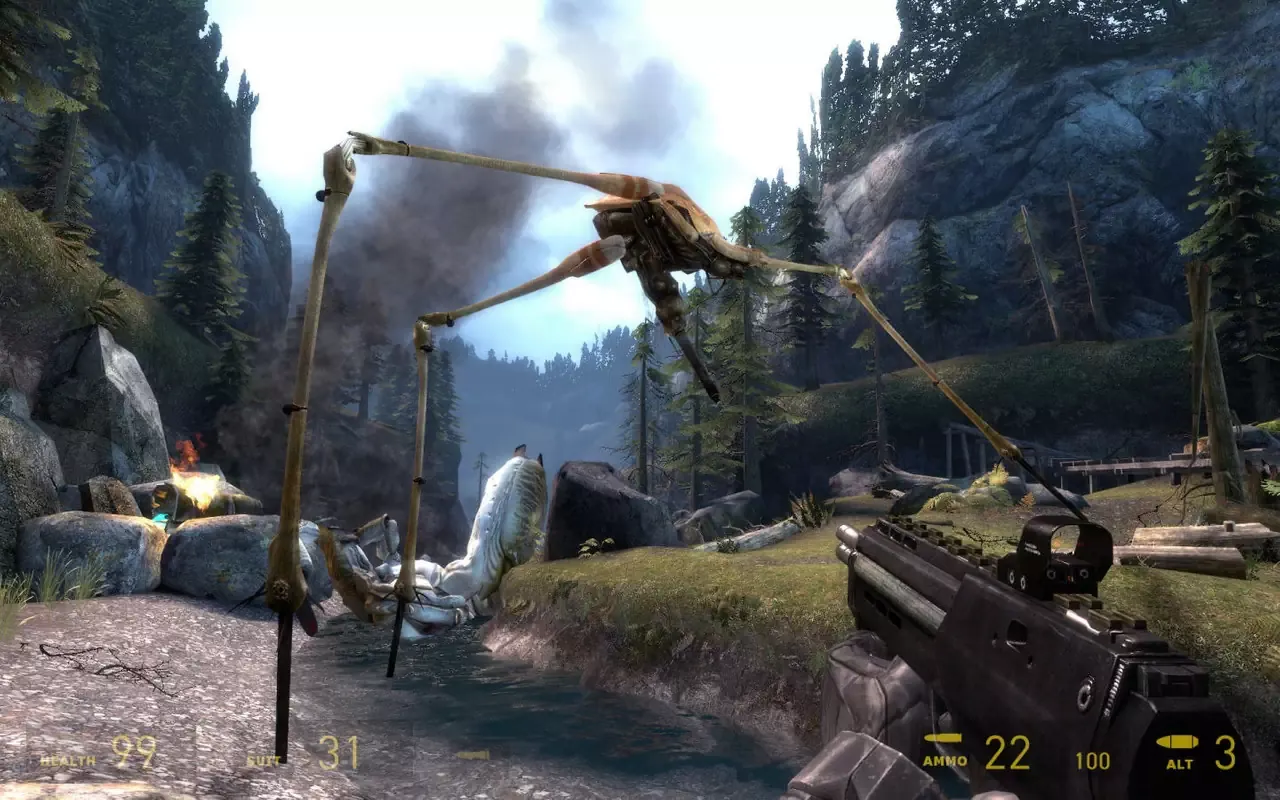Click the ALT grenade round icon

[x=1176, y=743]
